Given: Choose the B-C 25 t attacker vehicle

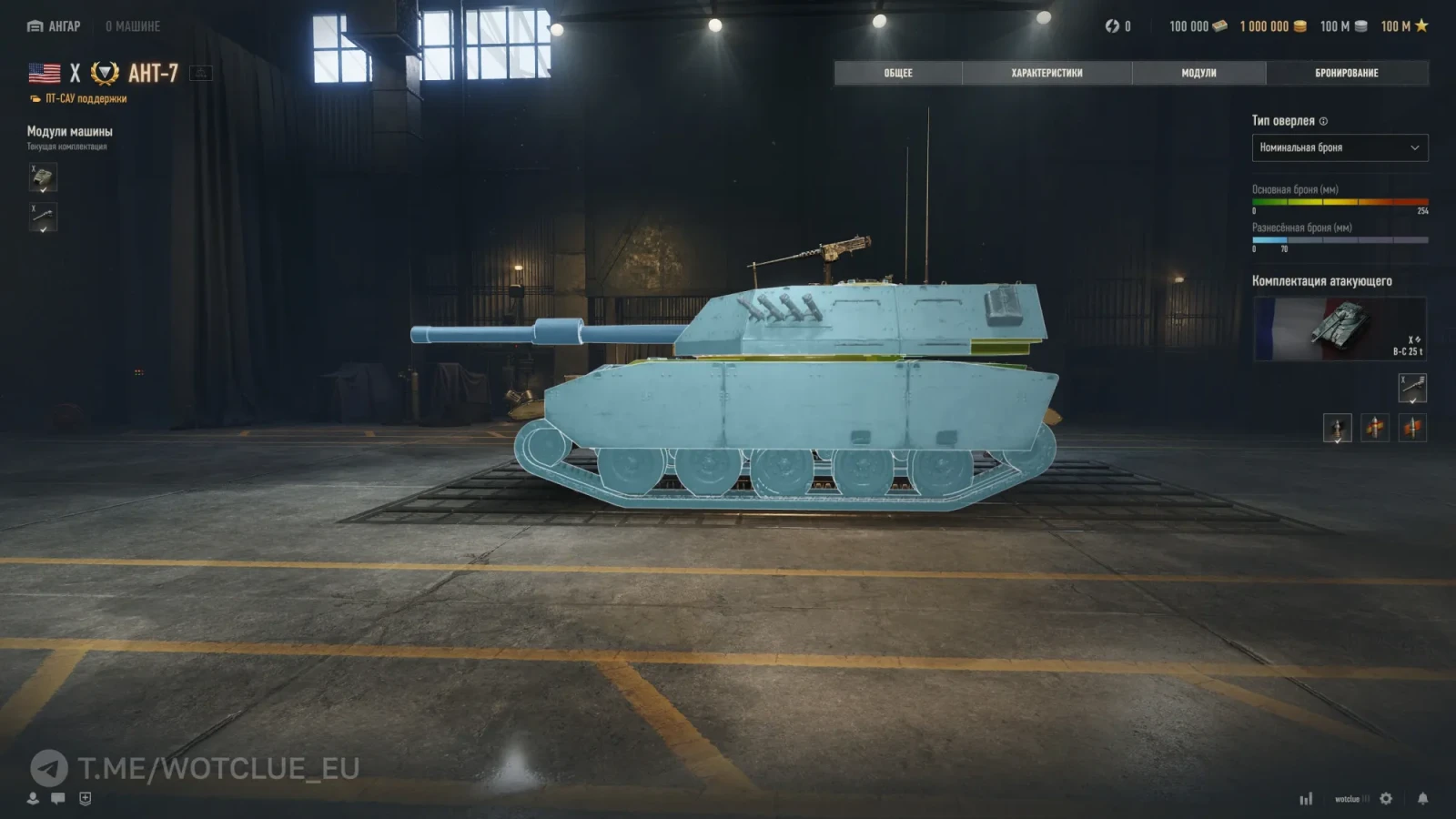Looking at the screenshot, I should pyautogui.click(x=1340, y=329).
